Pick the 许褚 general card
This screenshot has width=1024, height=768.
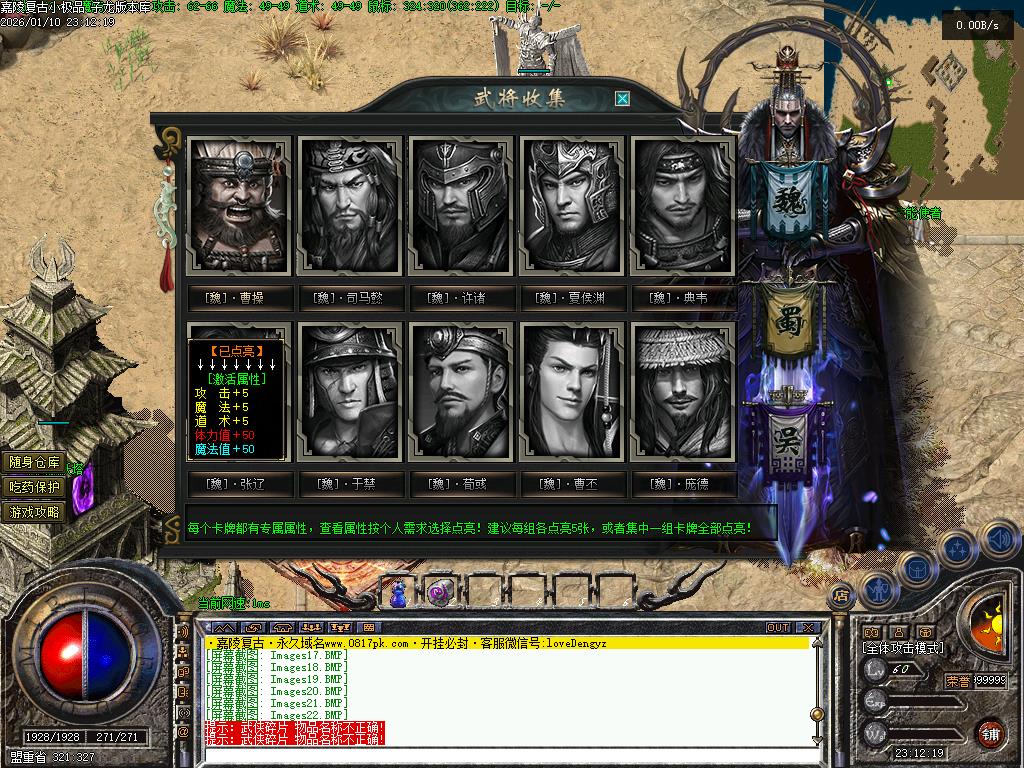(x=462, y=207)
